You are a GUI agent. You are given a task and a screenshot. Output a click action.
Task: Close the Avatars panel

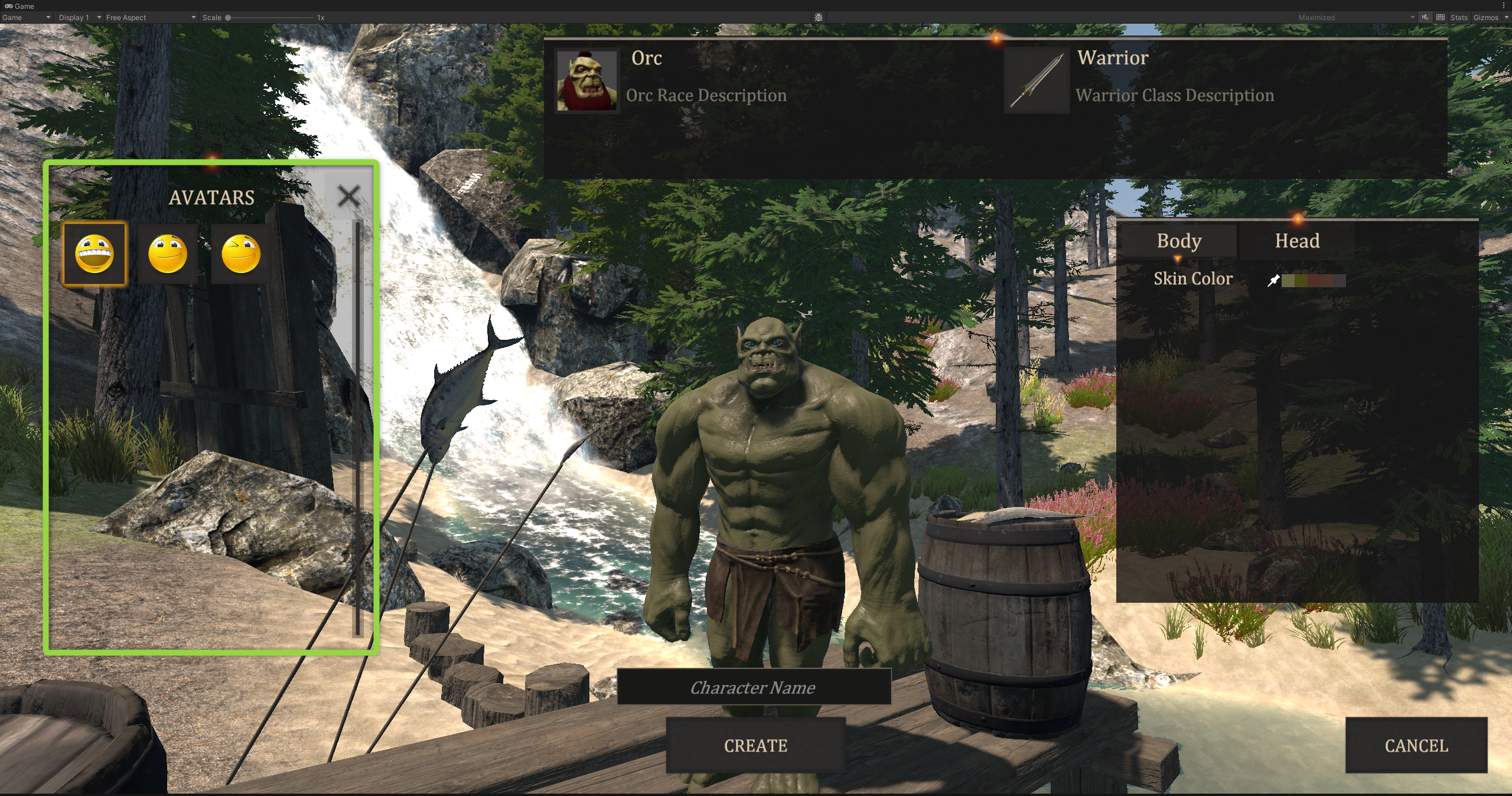tap(348, 196)
